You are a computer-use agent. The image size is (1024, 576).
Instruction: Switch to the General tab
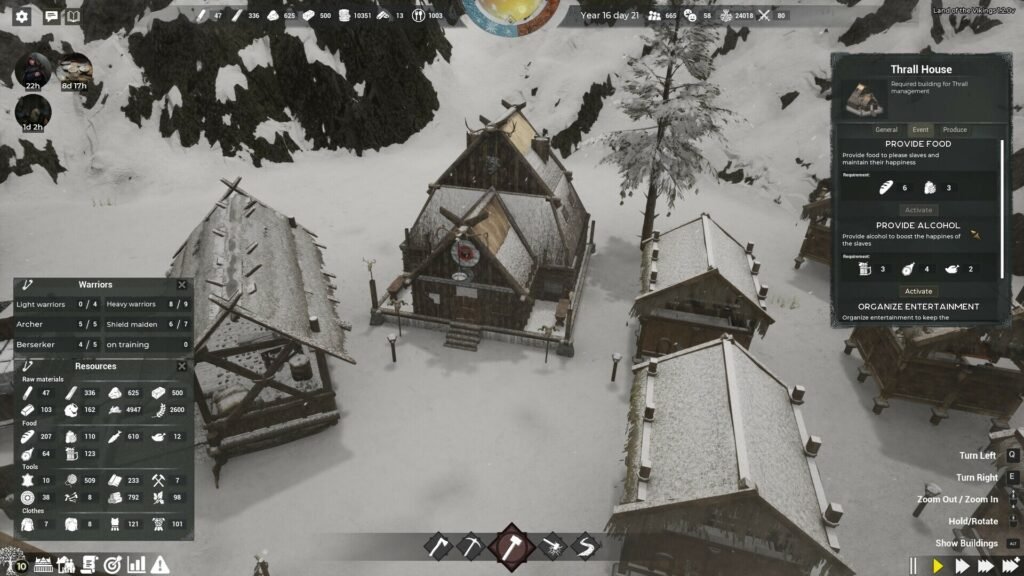(886, 130)
